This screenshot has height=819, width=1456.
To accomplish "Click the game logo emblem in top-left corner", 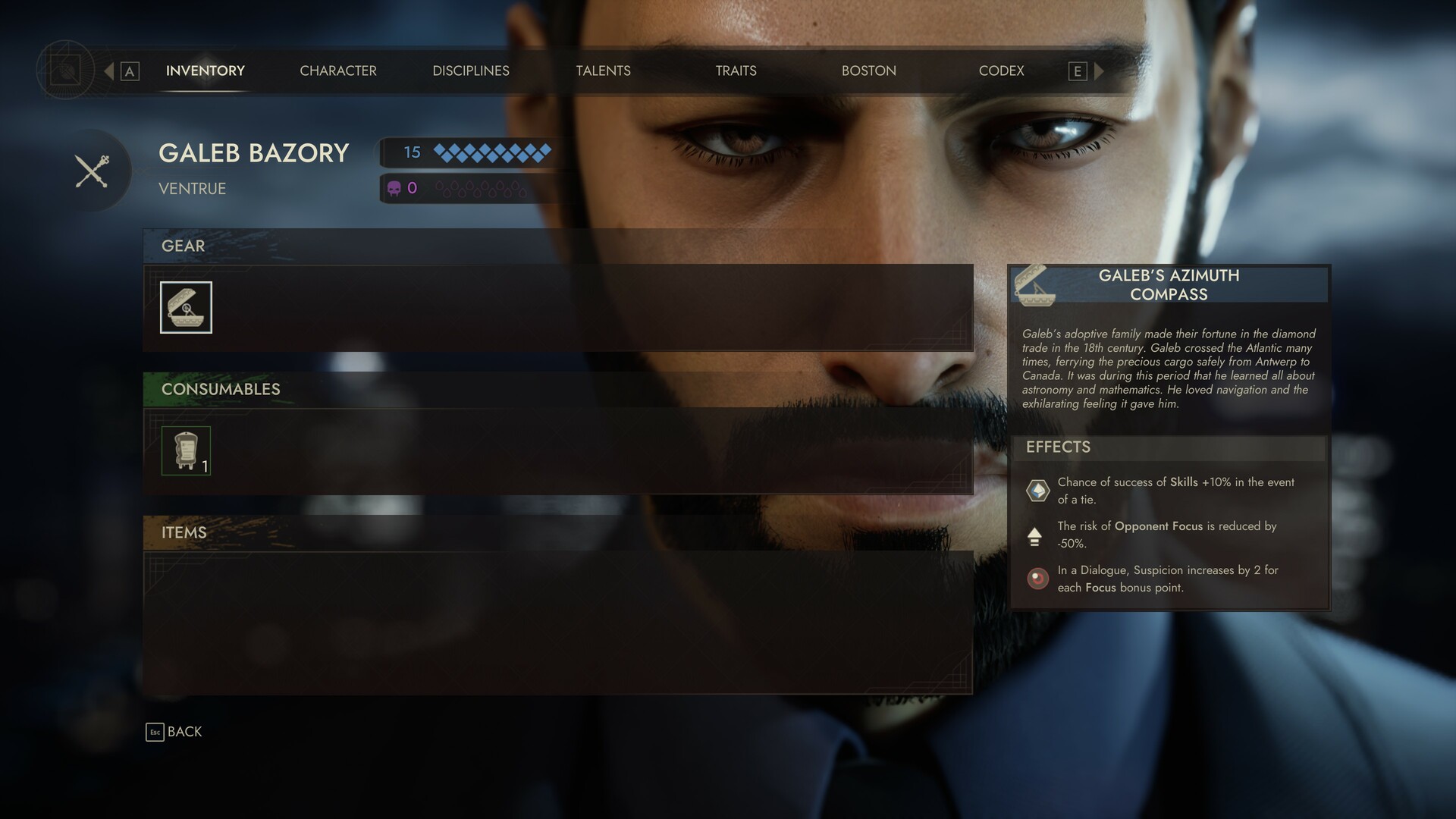I will pyautogui.click(x=67, y=71).
